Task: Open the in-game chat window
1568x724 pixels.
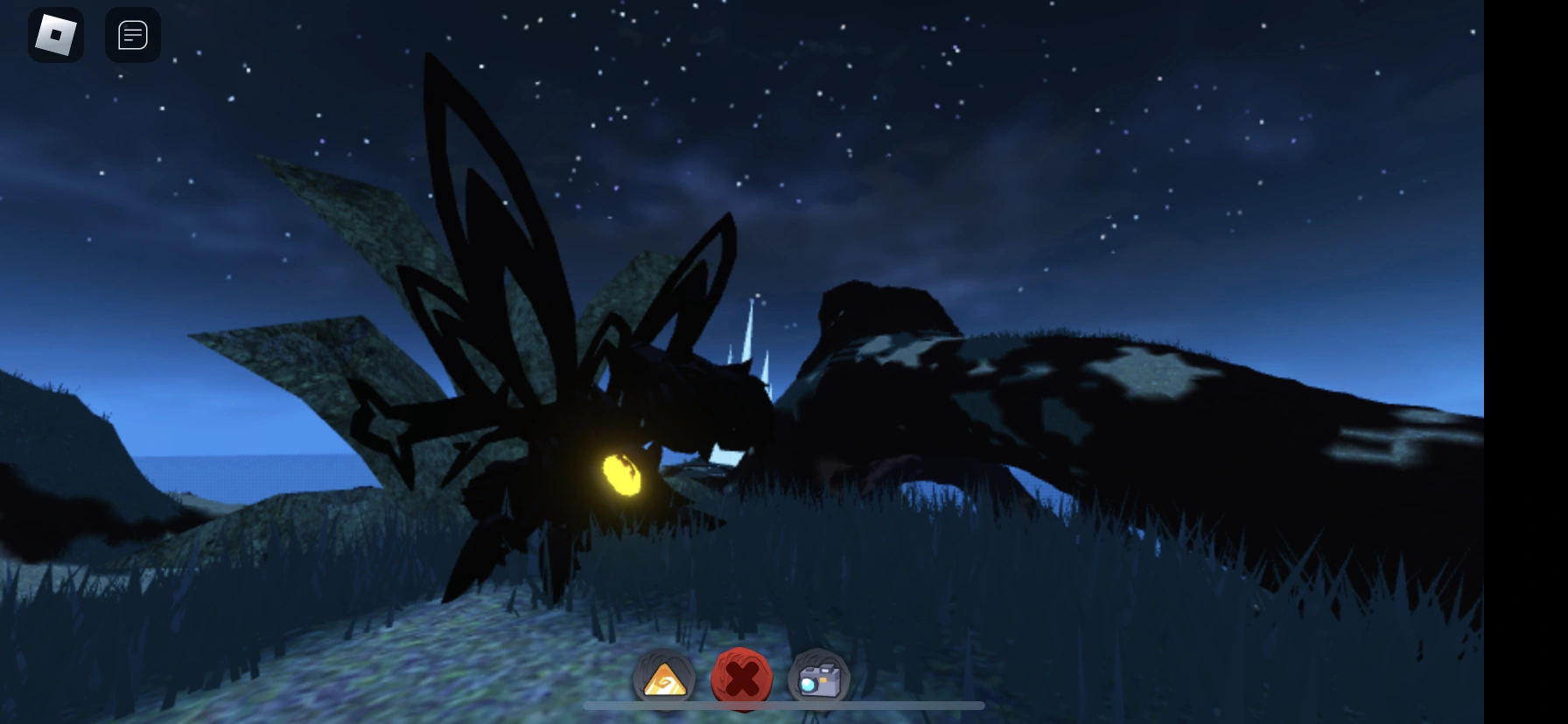Action: [133, 35]
